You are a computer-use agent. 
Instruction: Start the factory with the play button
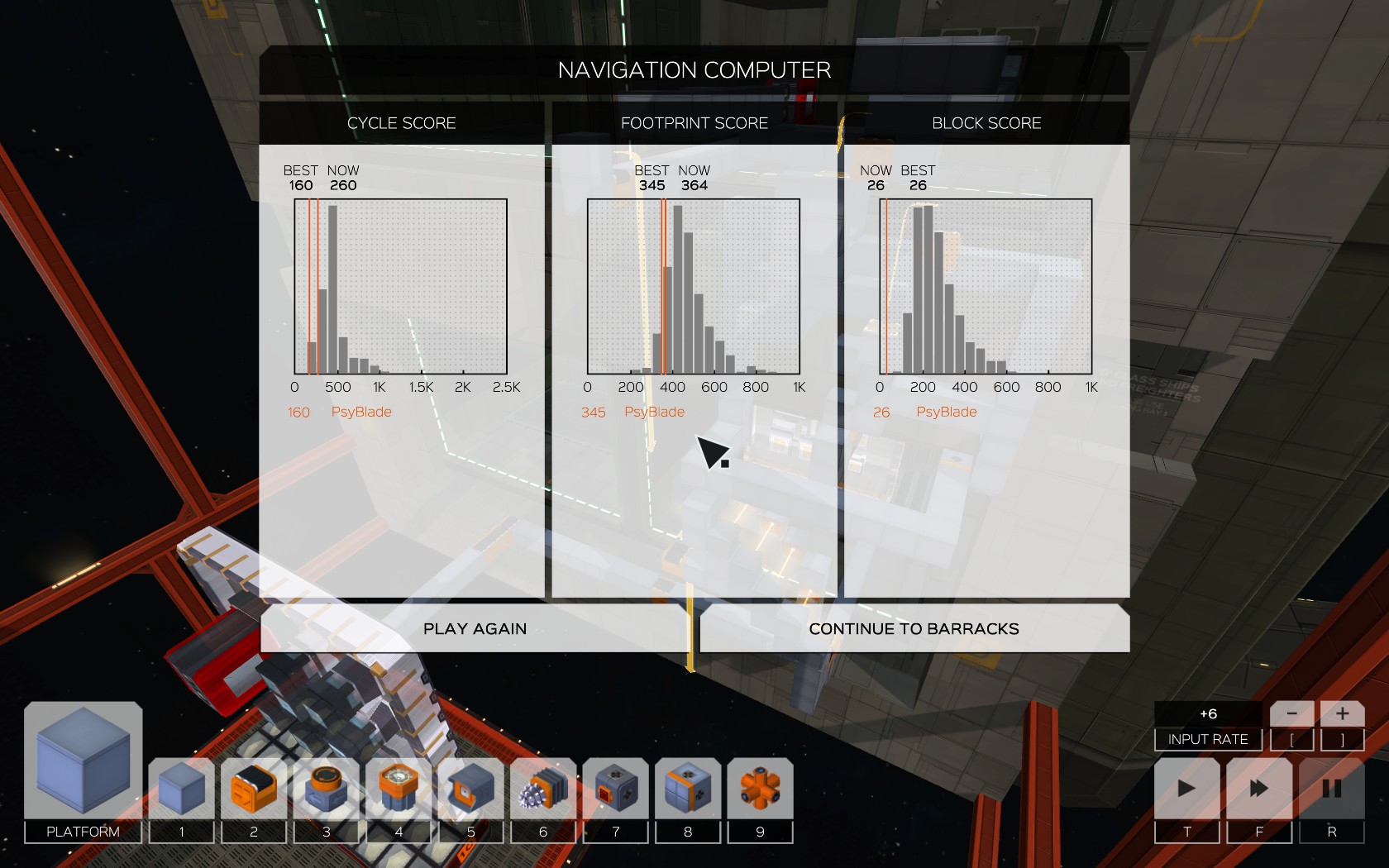pyautogui.click(x=1186, y=789)
